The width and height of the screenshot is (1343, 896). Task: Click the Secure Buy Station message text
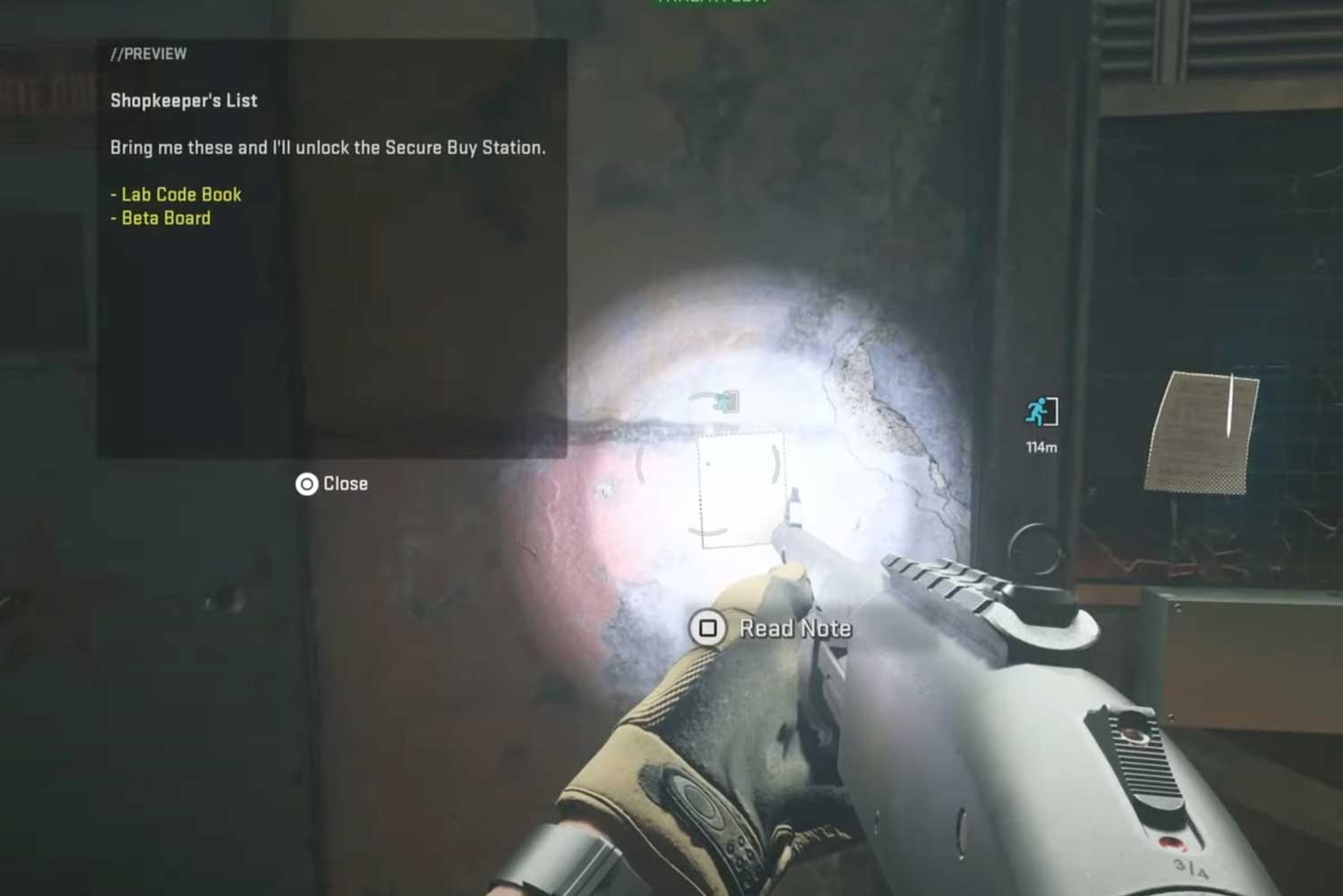pos(329,148)
